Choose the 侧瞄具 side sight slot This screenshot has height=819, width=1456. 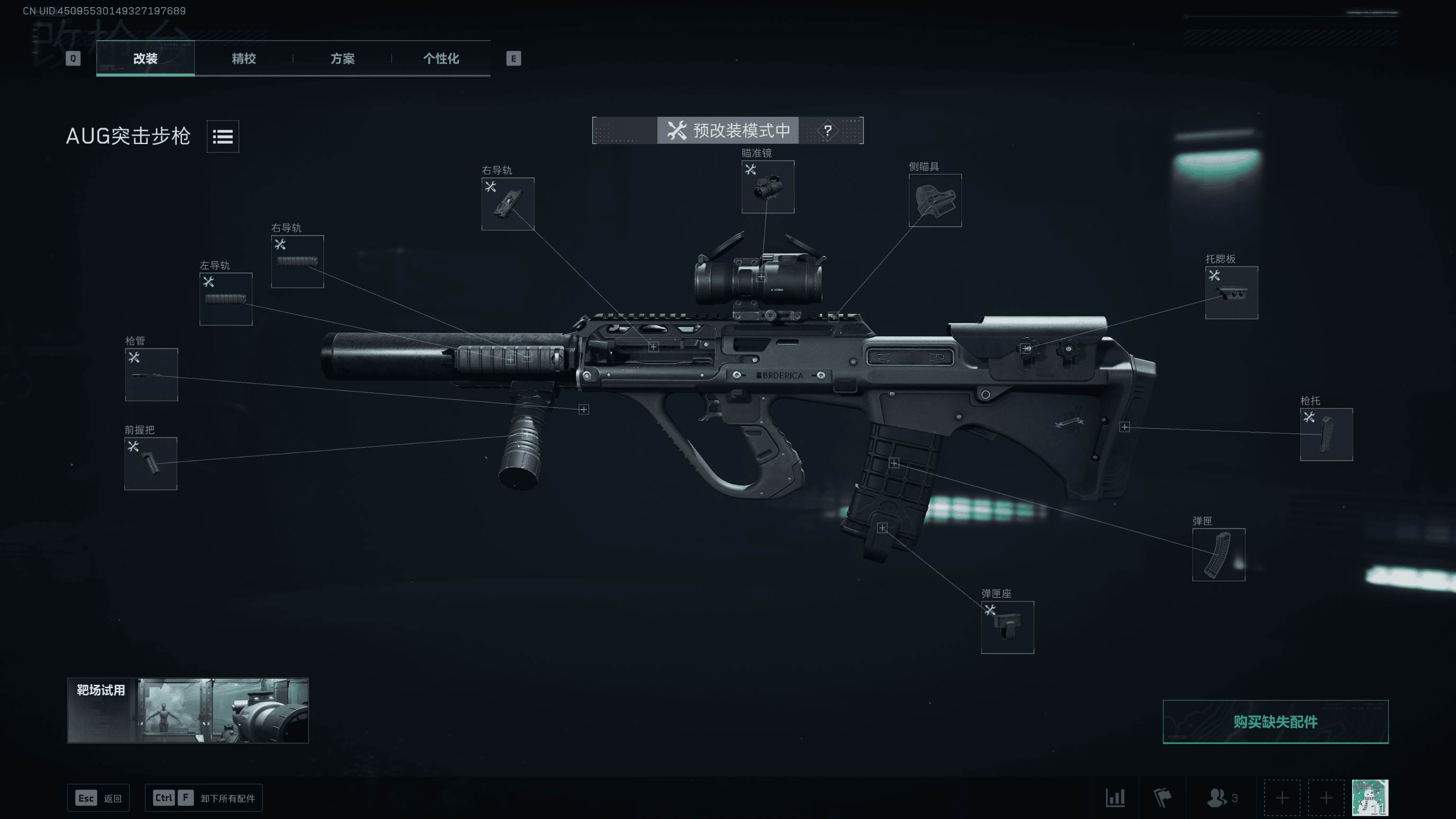point(935,200)
